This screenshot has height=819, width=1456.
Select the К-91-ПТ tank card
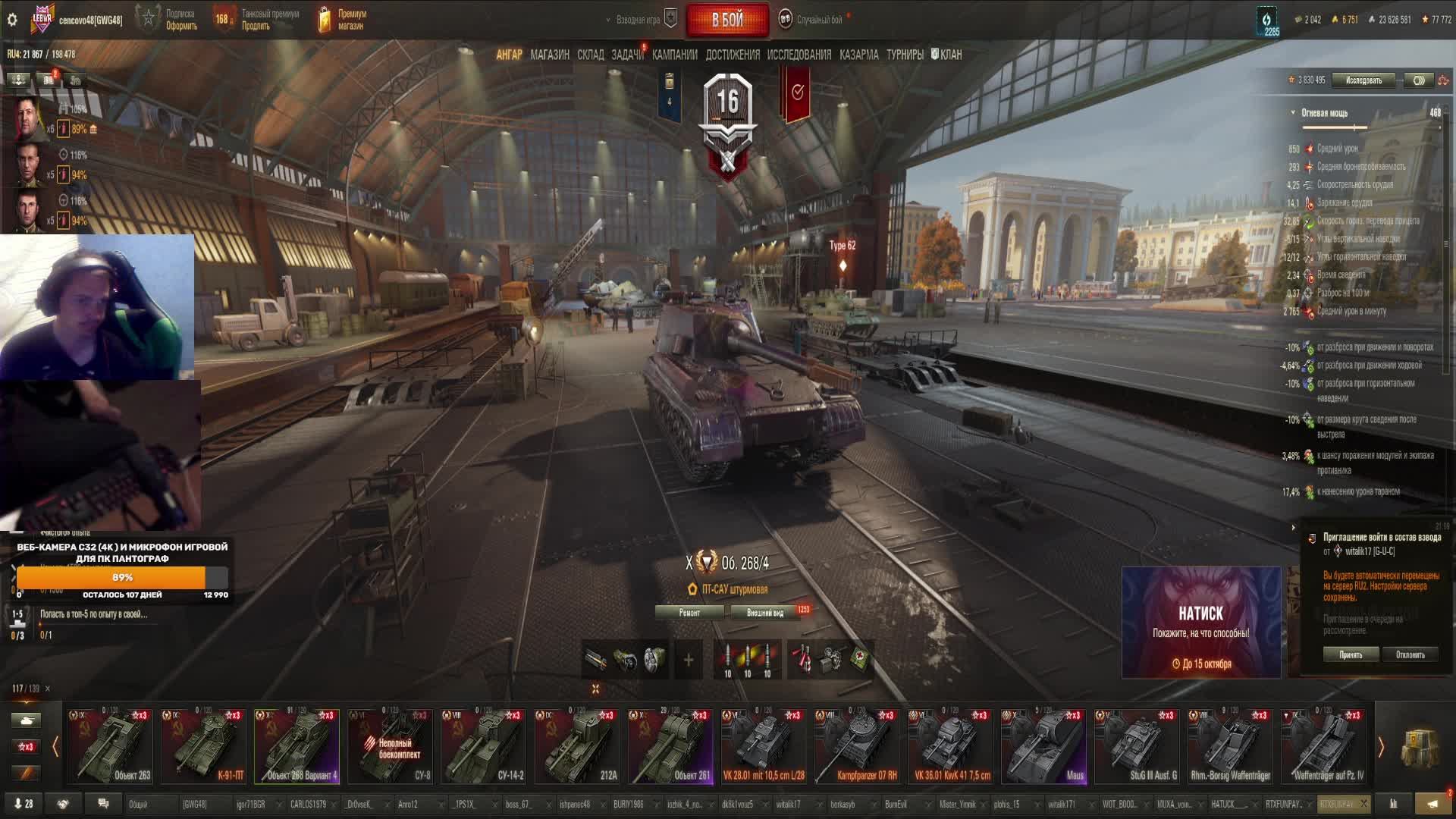[x=204, y=746]
